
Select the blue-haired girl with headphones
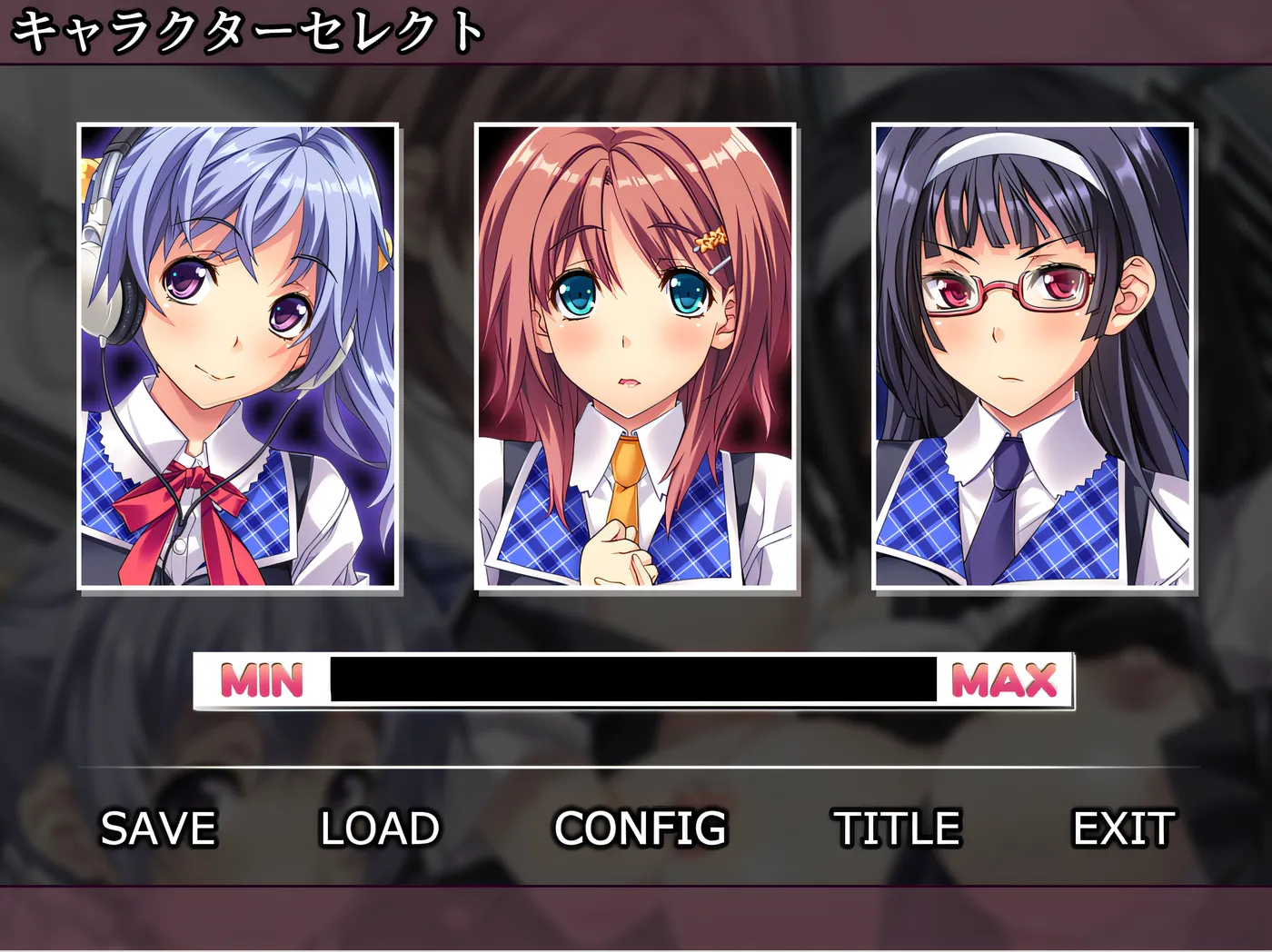238,356
